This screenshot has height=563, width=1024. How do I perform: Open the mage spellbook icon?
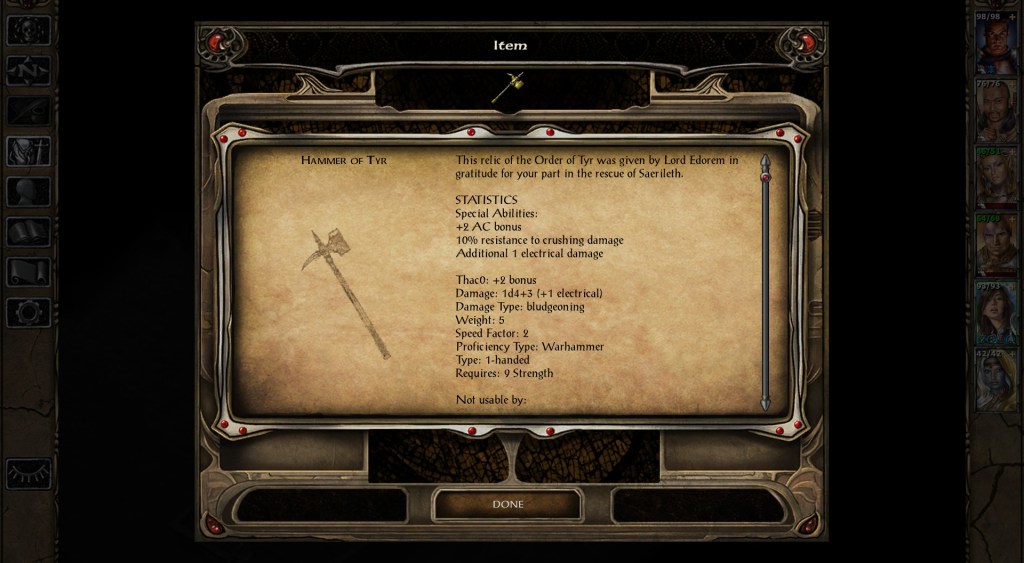coord(28,232)
